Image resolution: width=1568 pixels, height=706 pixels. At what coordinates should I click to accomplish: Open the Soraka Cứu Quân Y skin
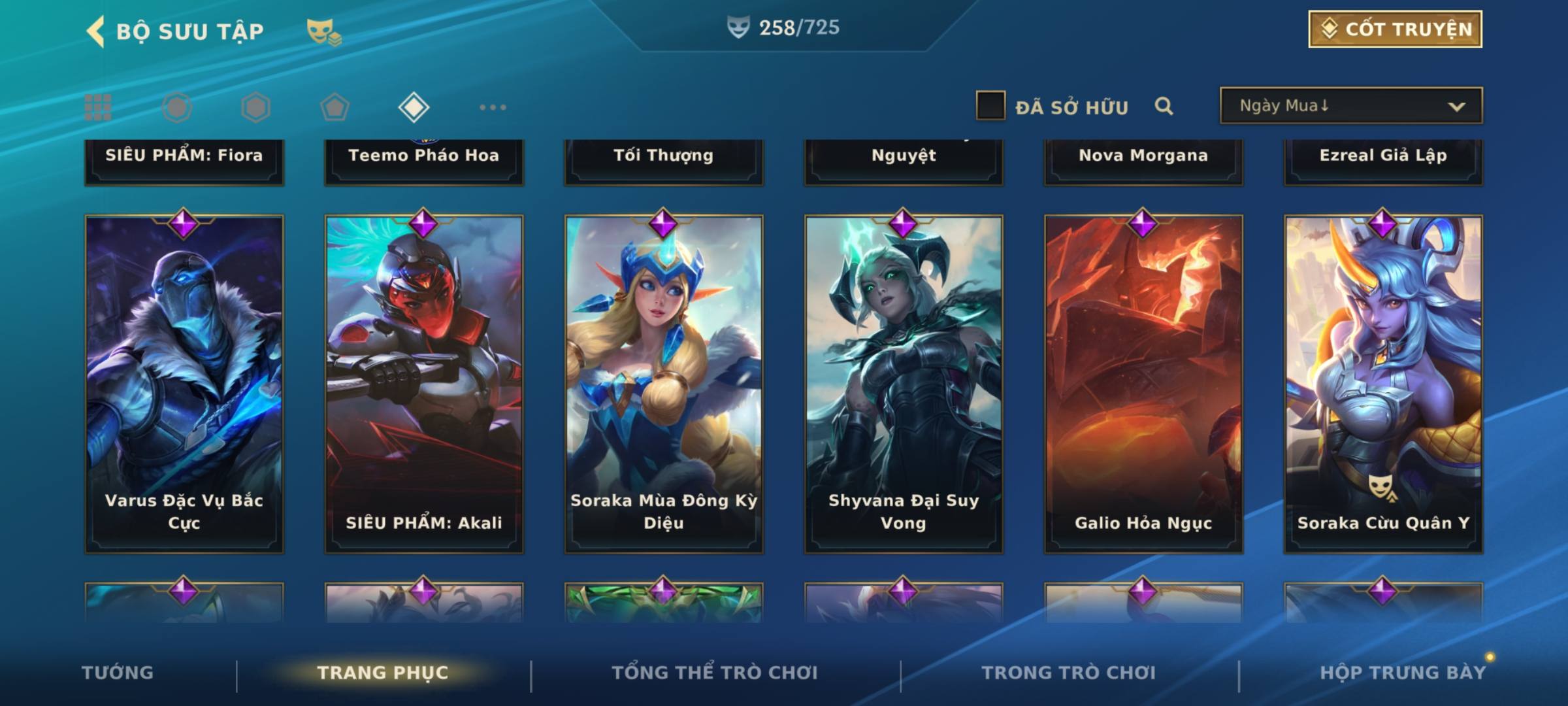(1383, 384)
